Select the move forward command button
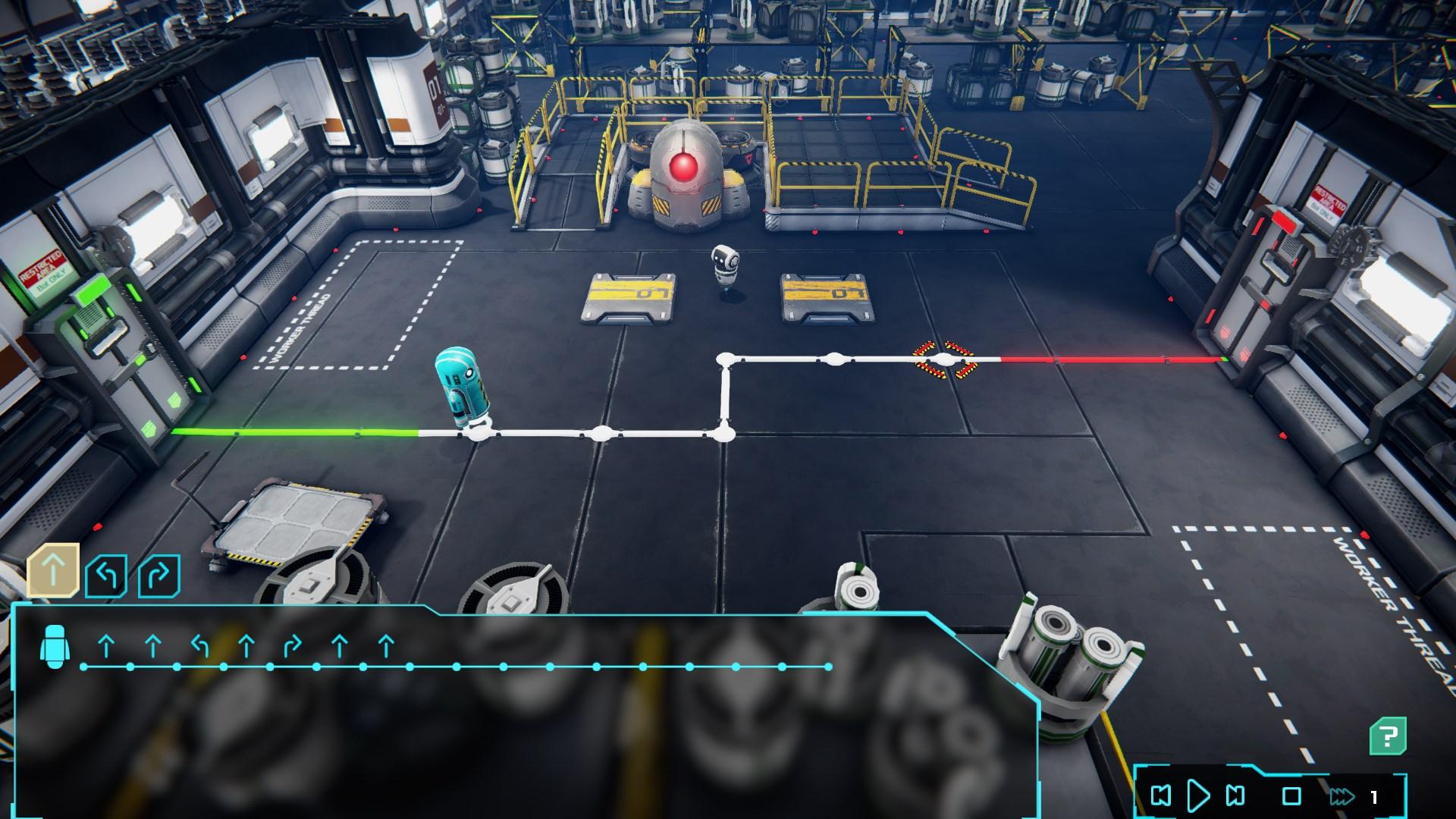The image size is (1456, 819). click(53, 570)
